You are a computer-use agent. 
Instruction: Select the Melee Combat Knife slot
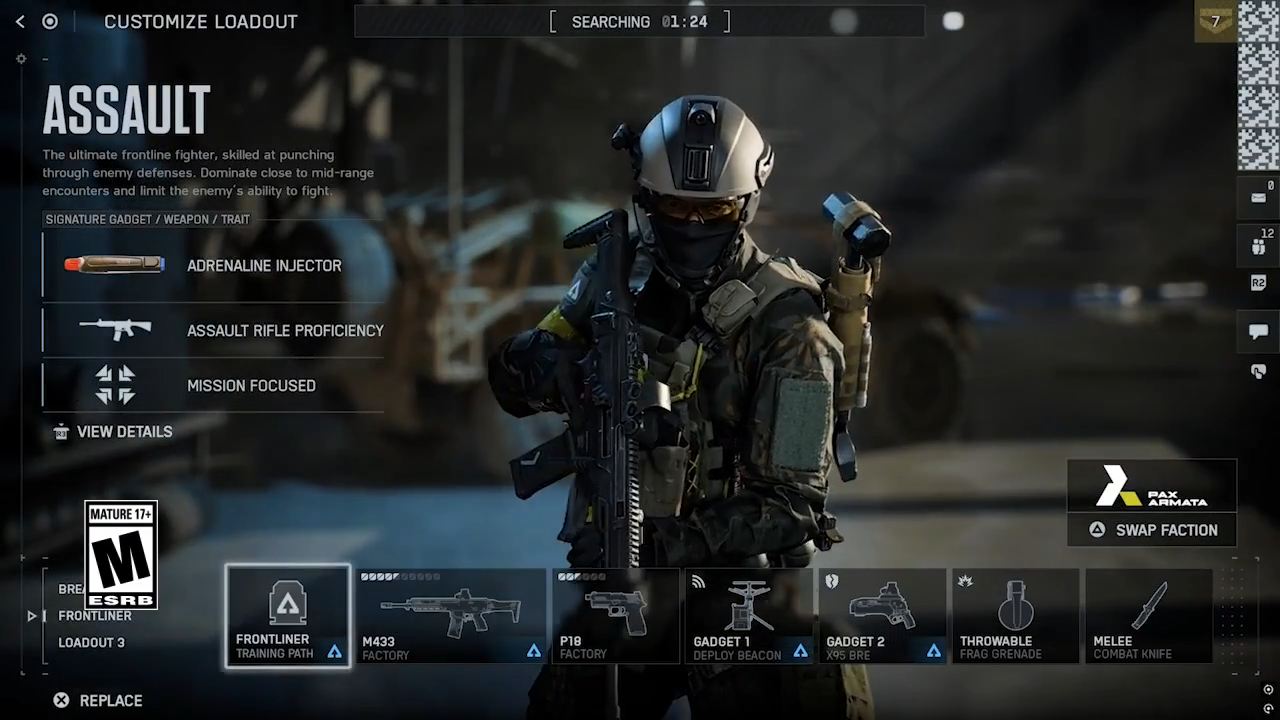tap(1148, 616)
